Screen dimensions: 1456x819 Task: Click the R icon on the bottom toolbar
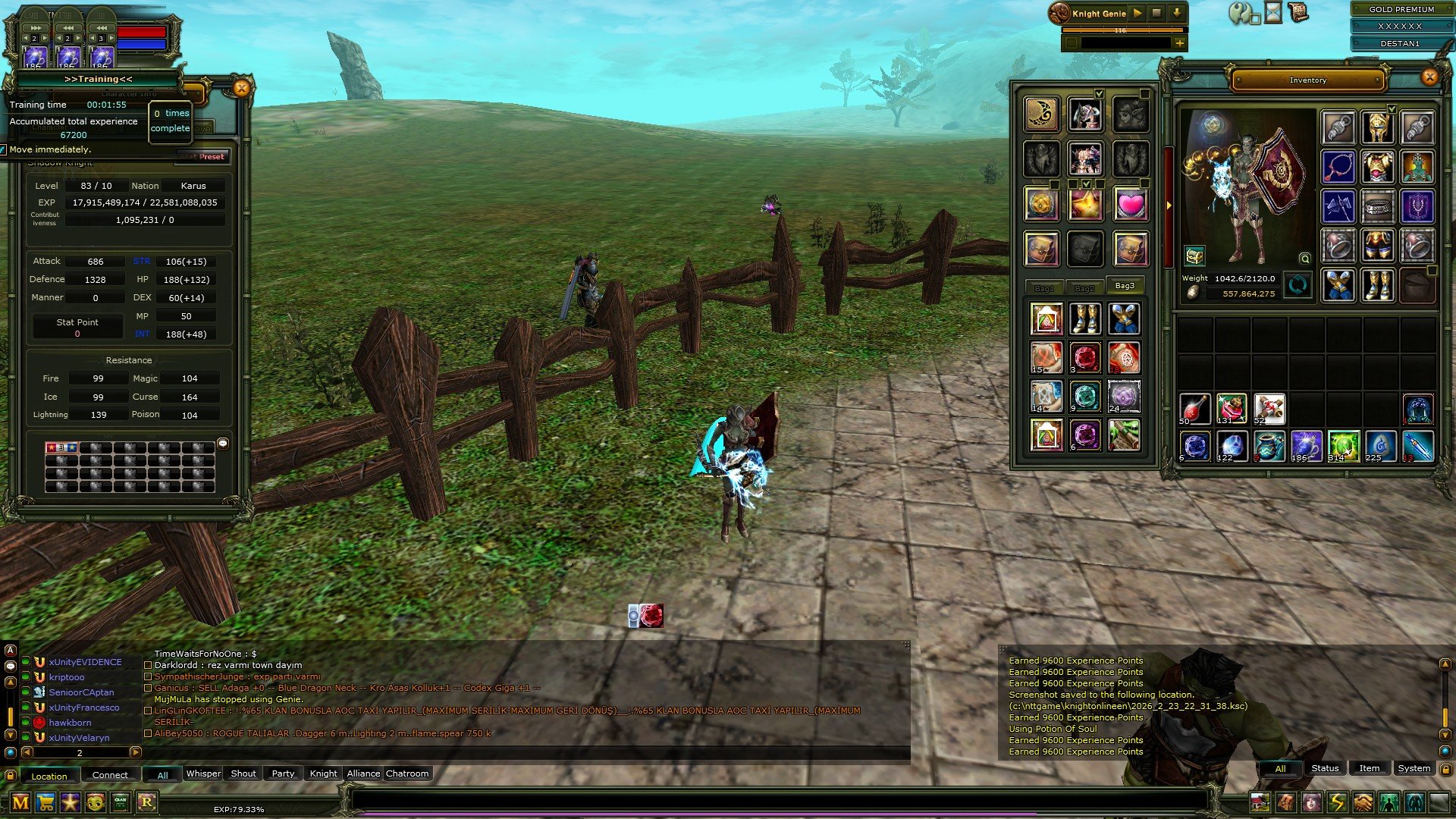(x=148, y=802)
